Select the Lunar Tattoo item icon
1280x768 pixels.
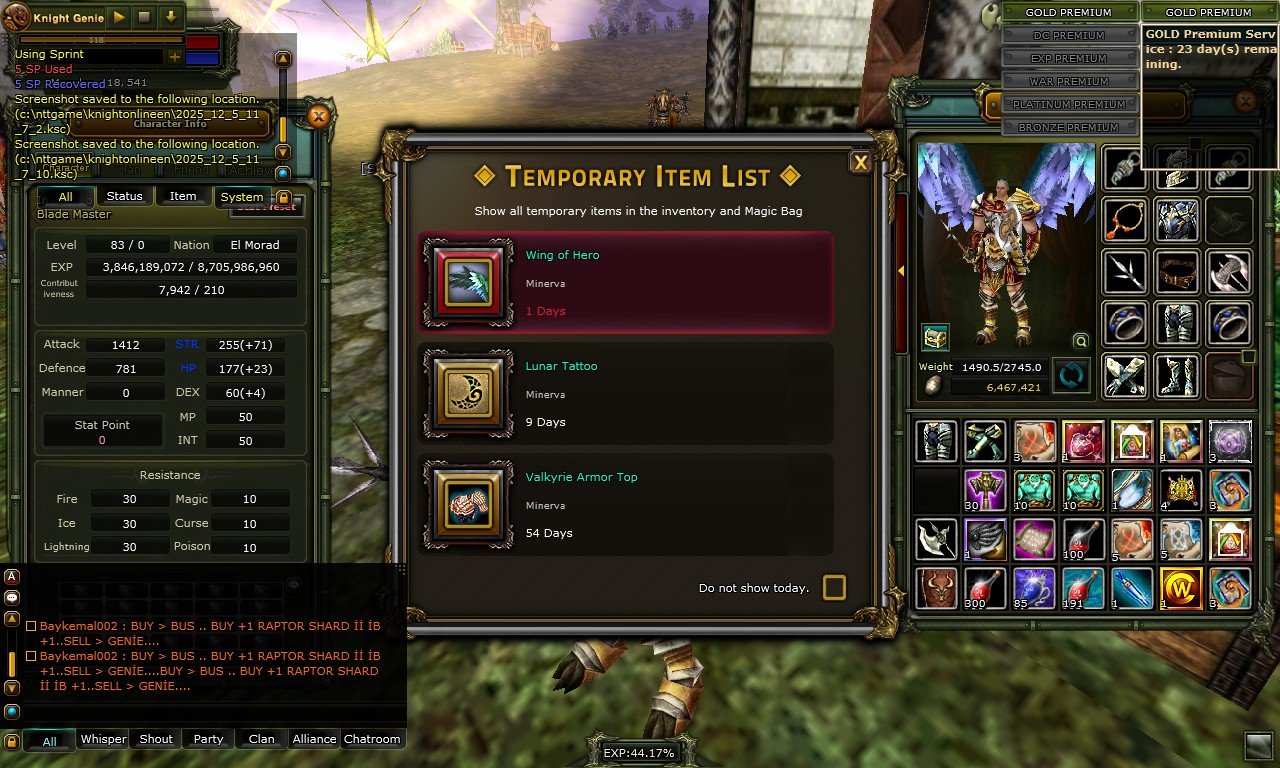[468, 391]
